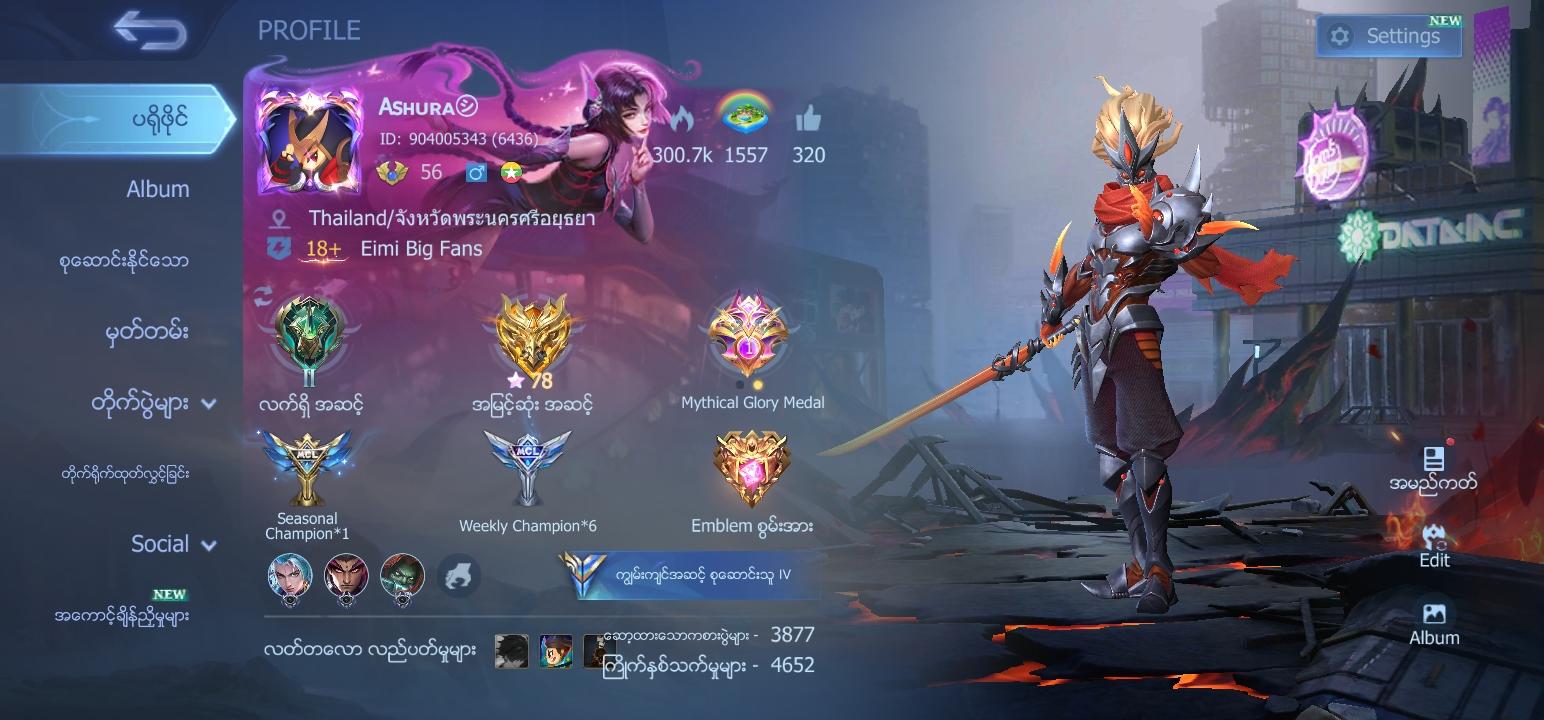Switch to the Album tab in sidebar
Image resolution: width=1544 pixels, height=720 pixels.
click(x=157, y=188)
